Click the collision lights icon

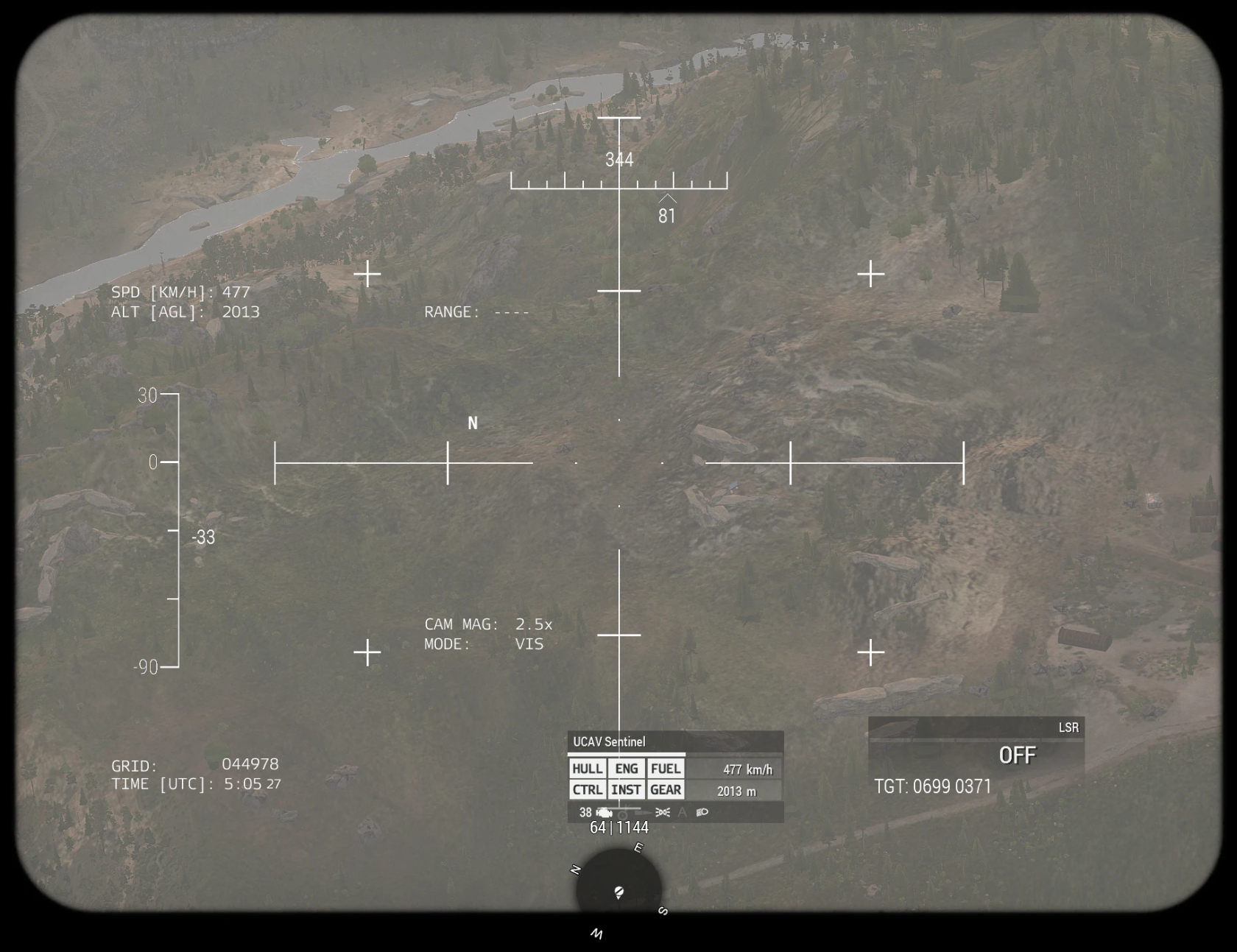tap(663, 812)
